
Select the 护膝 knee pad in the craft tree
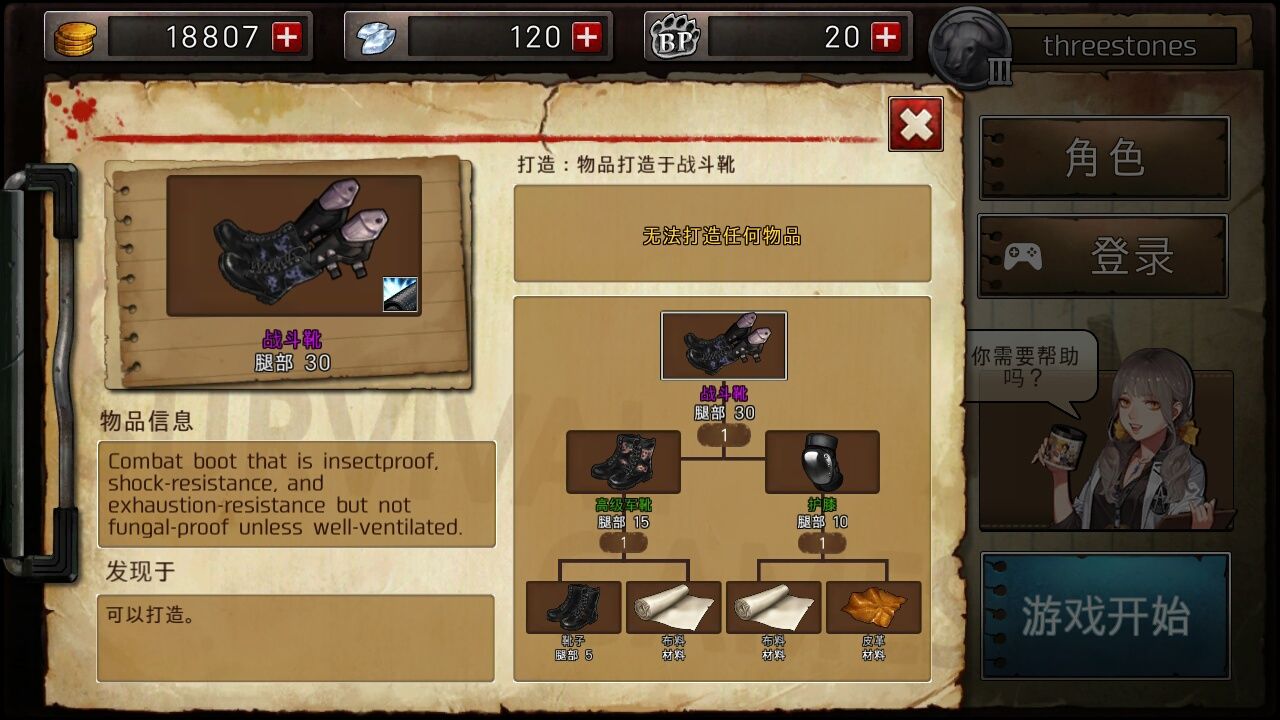point(823,460)
